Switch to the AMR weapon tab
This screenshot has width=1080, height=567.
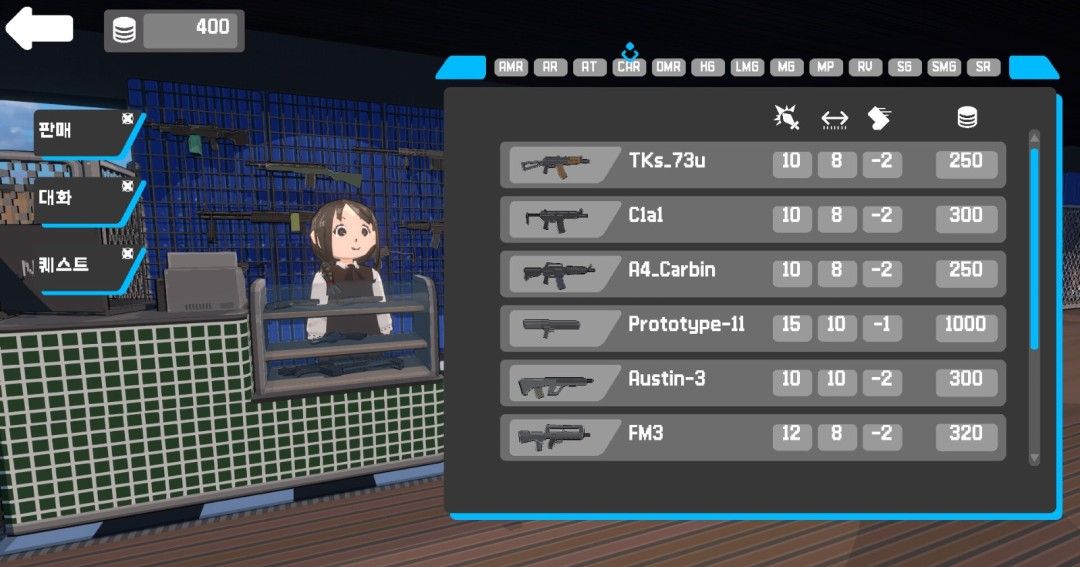511,67
